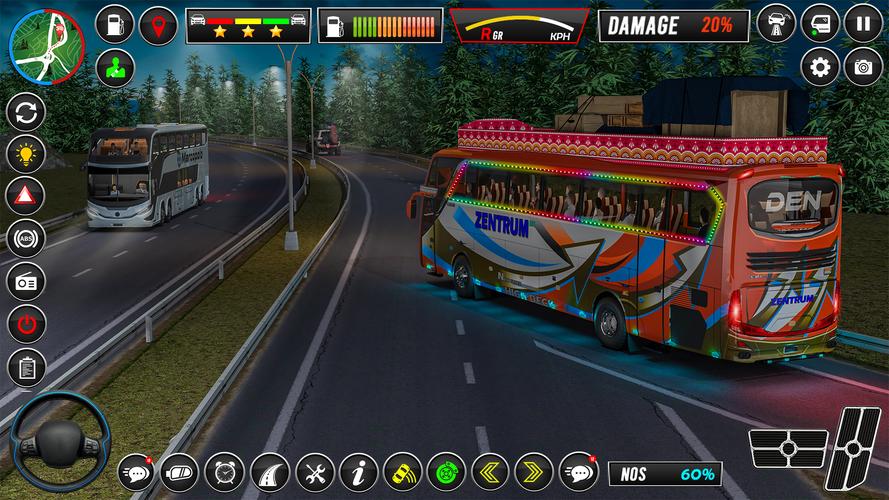Fire the NOS boost button
Image resolution: width=889 pixels, height=500 pixels.
point(661,473)
